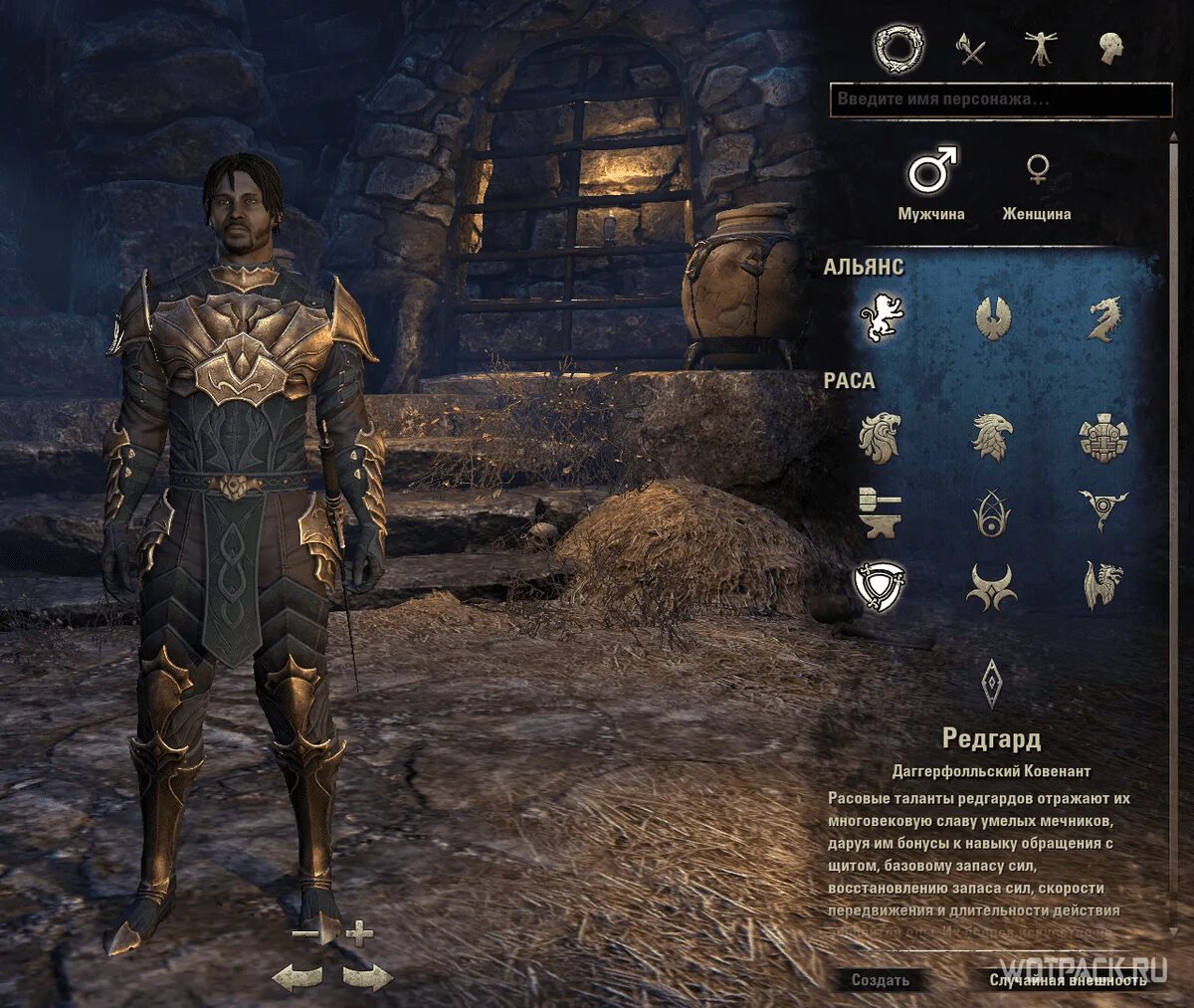Screen dimensions: 1194x1008
Task: Select the Imperial diamond race icon
Action: coord(992,683)
